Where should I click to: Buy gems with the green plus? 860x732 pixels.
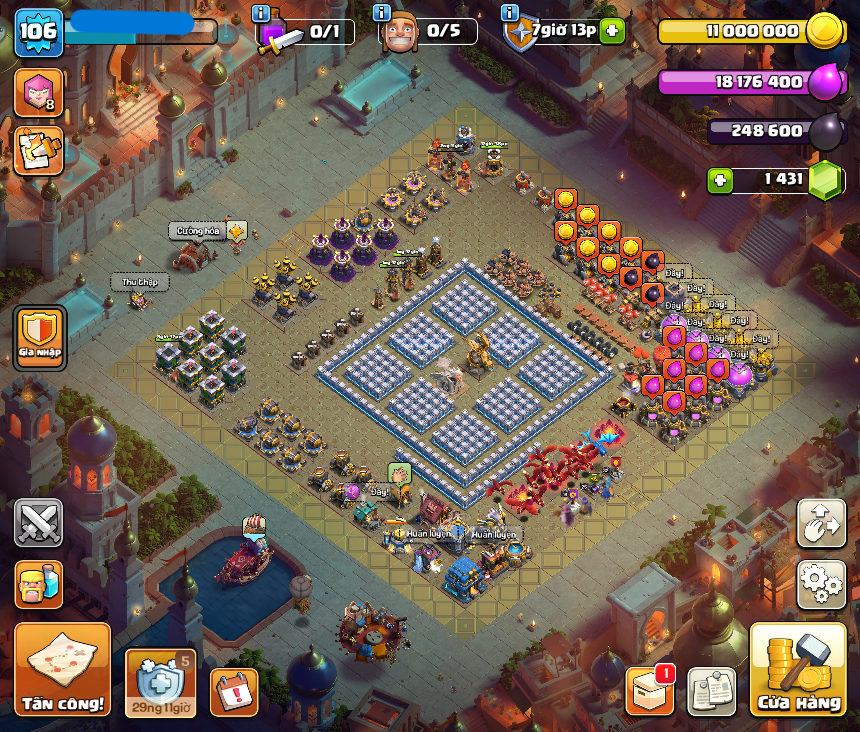720,180
